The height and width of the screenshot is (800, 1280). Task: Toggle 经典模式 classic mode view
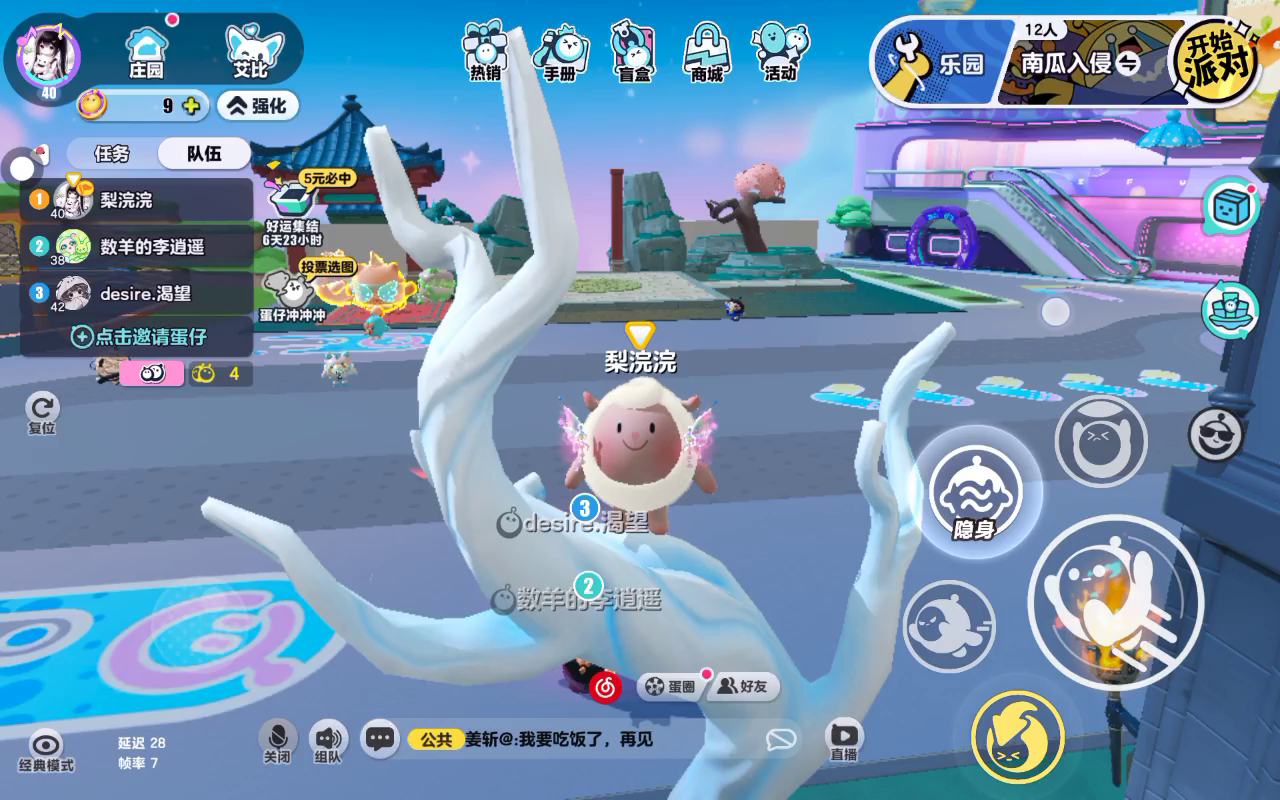pos(45,750)
